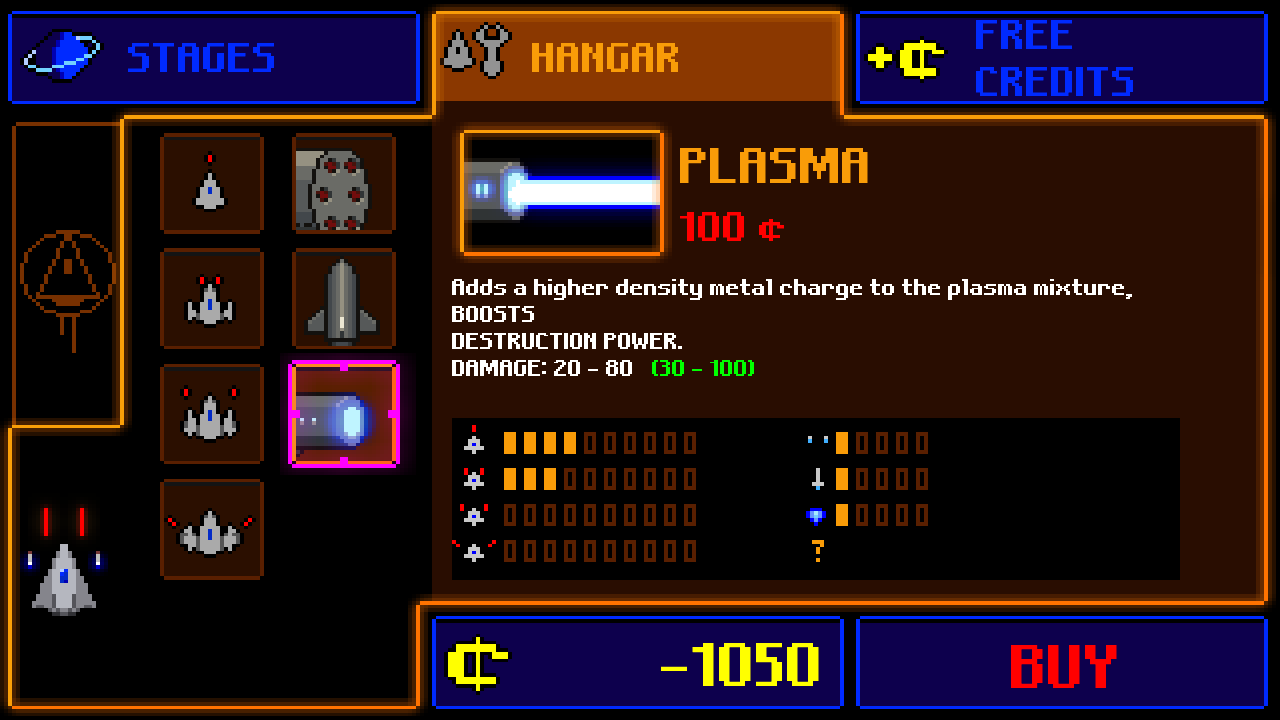Select the missile pod upgrade
This screenshot has height=720, width=1280.
(343, 184)
